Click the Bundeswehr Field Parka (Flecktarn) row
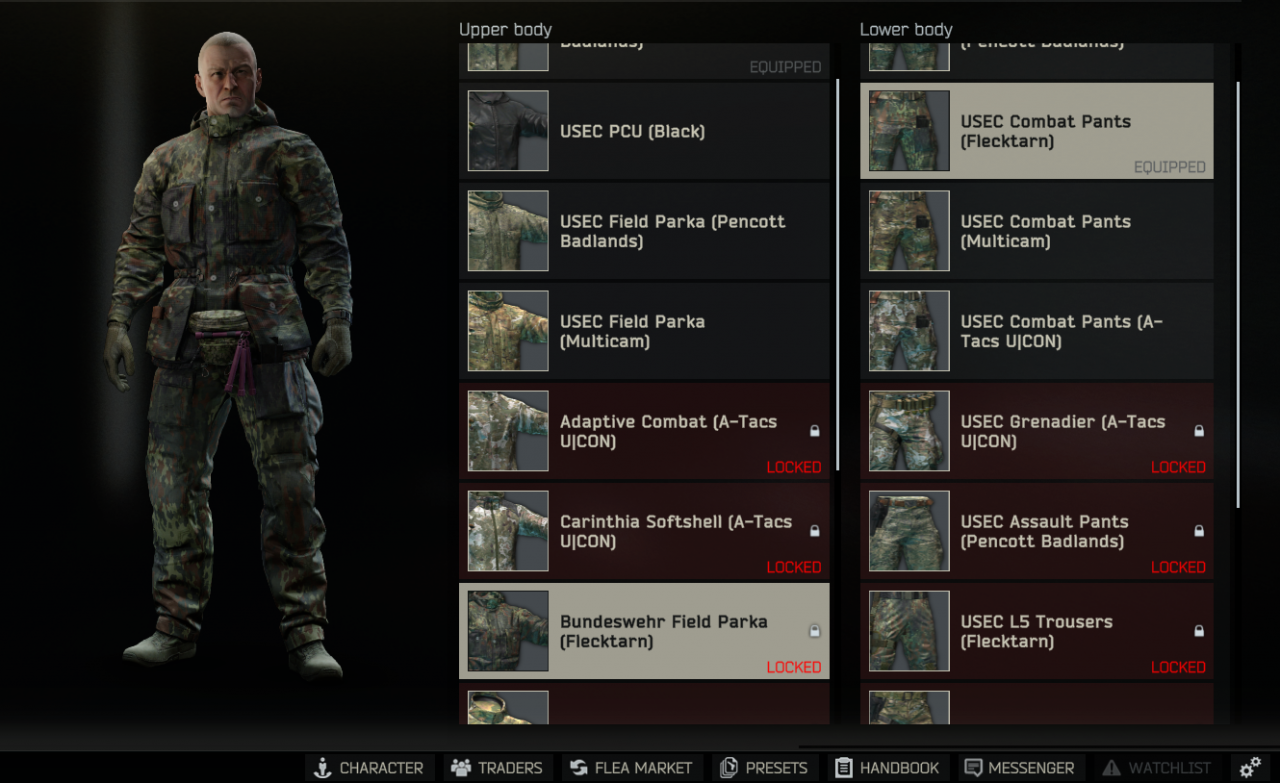Viewport: 1280px width, 783px height. (x=644, y=631)
